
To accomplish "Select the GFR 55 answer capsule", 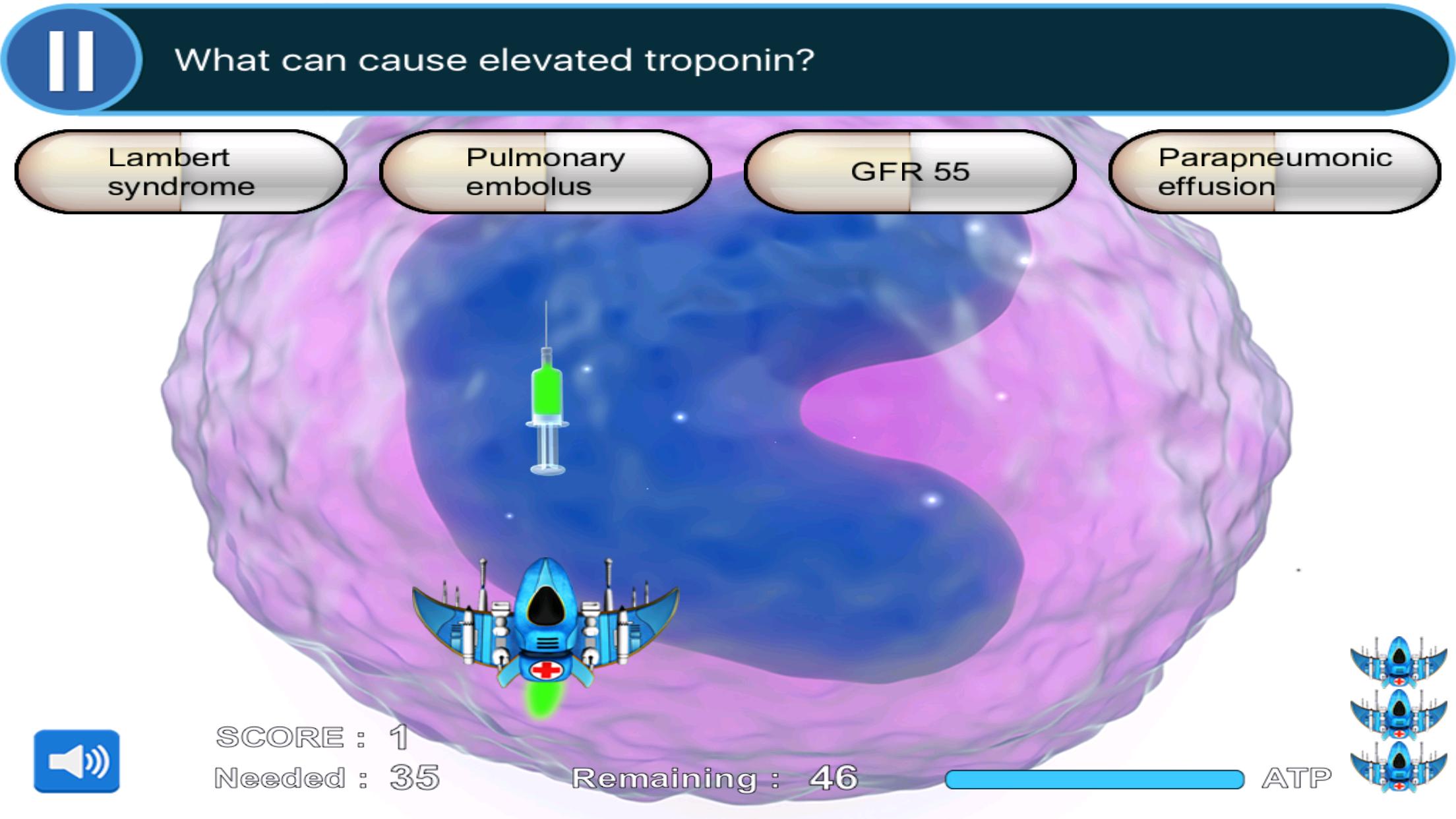I will click(x=911, y=171).
